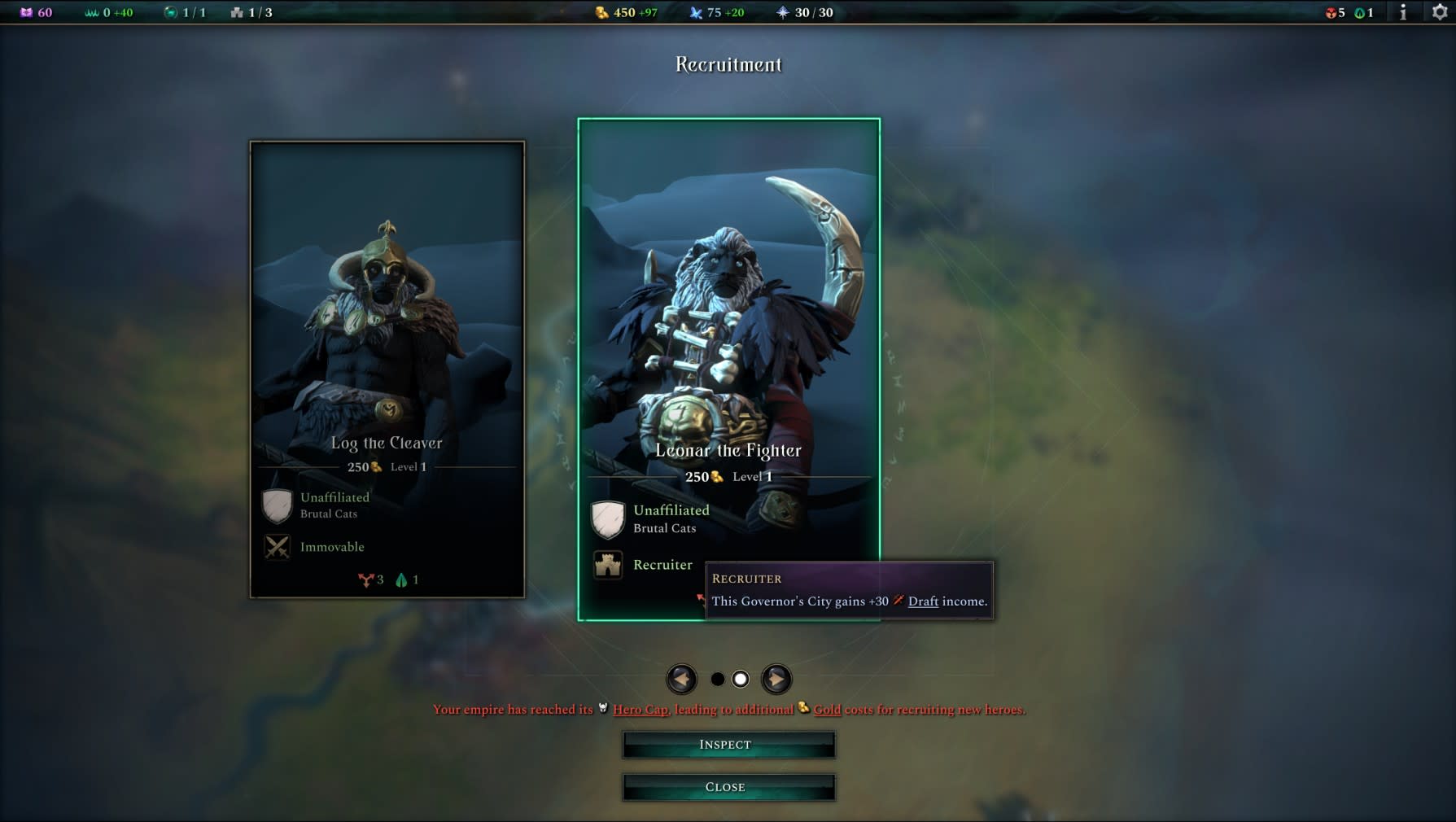Click the left carousel navigation arrow

[x=682, y=677]
